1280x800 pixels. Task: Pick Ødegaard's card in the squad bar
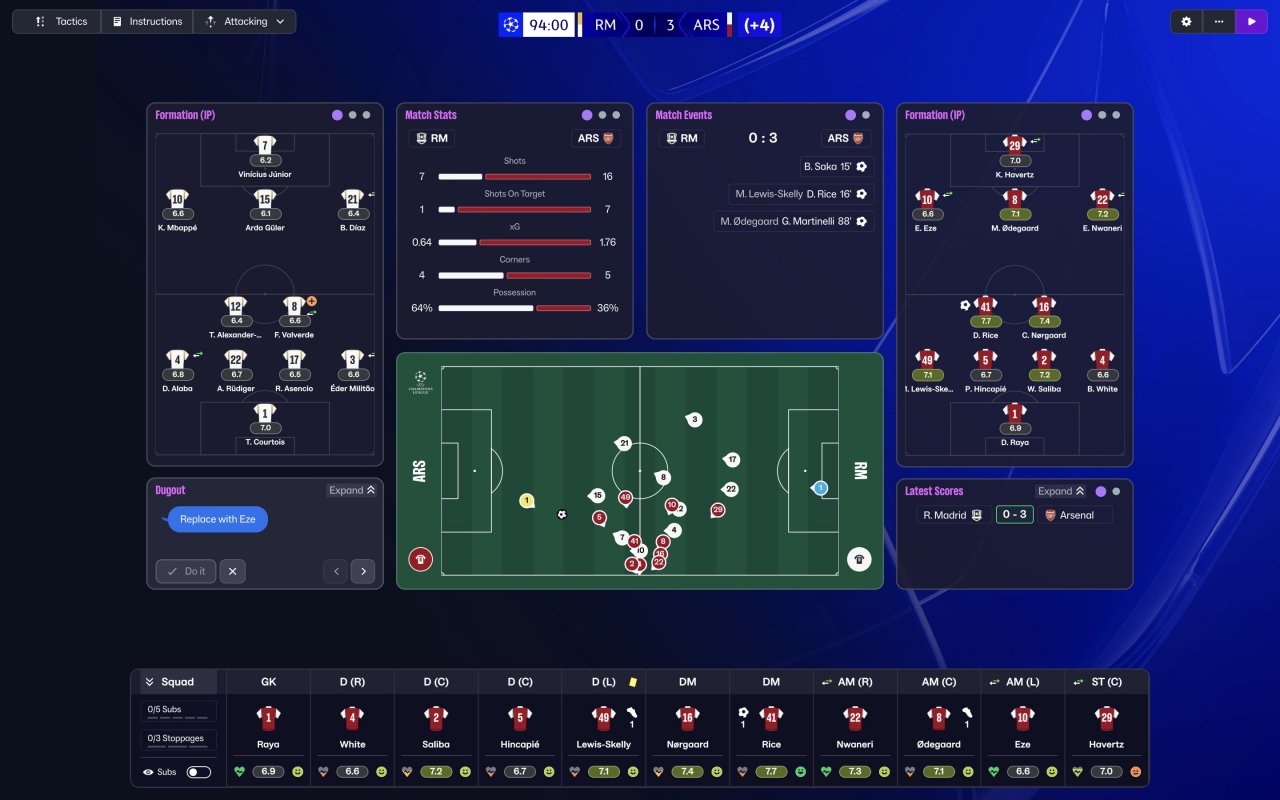point(938,729)
